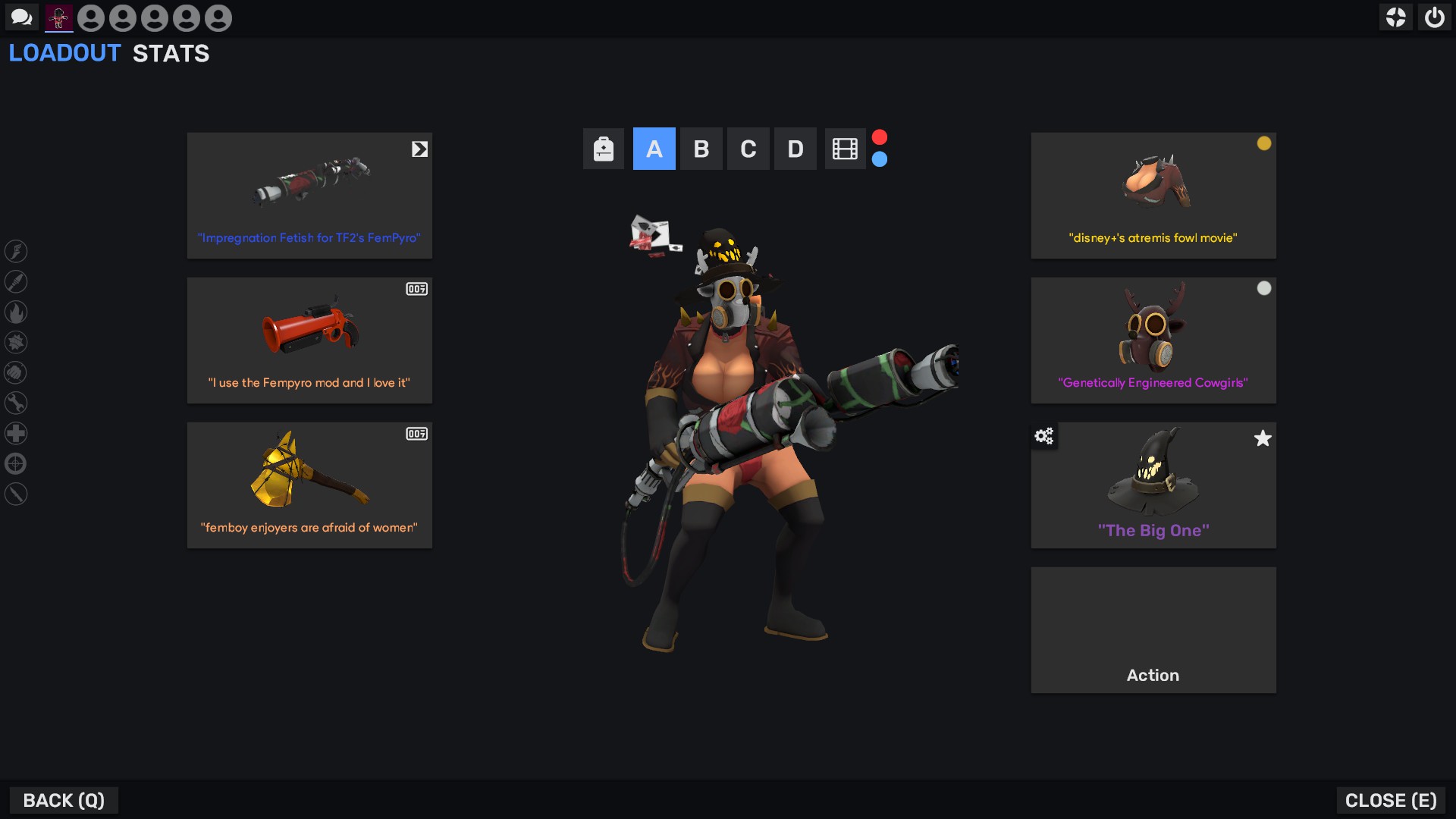Open loadout preset D
The image size is (1456, 819).
coord(795,149)
